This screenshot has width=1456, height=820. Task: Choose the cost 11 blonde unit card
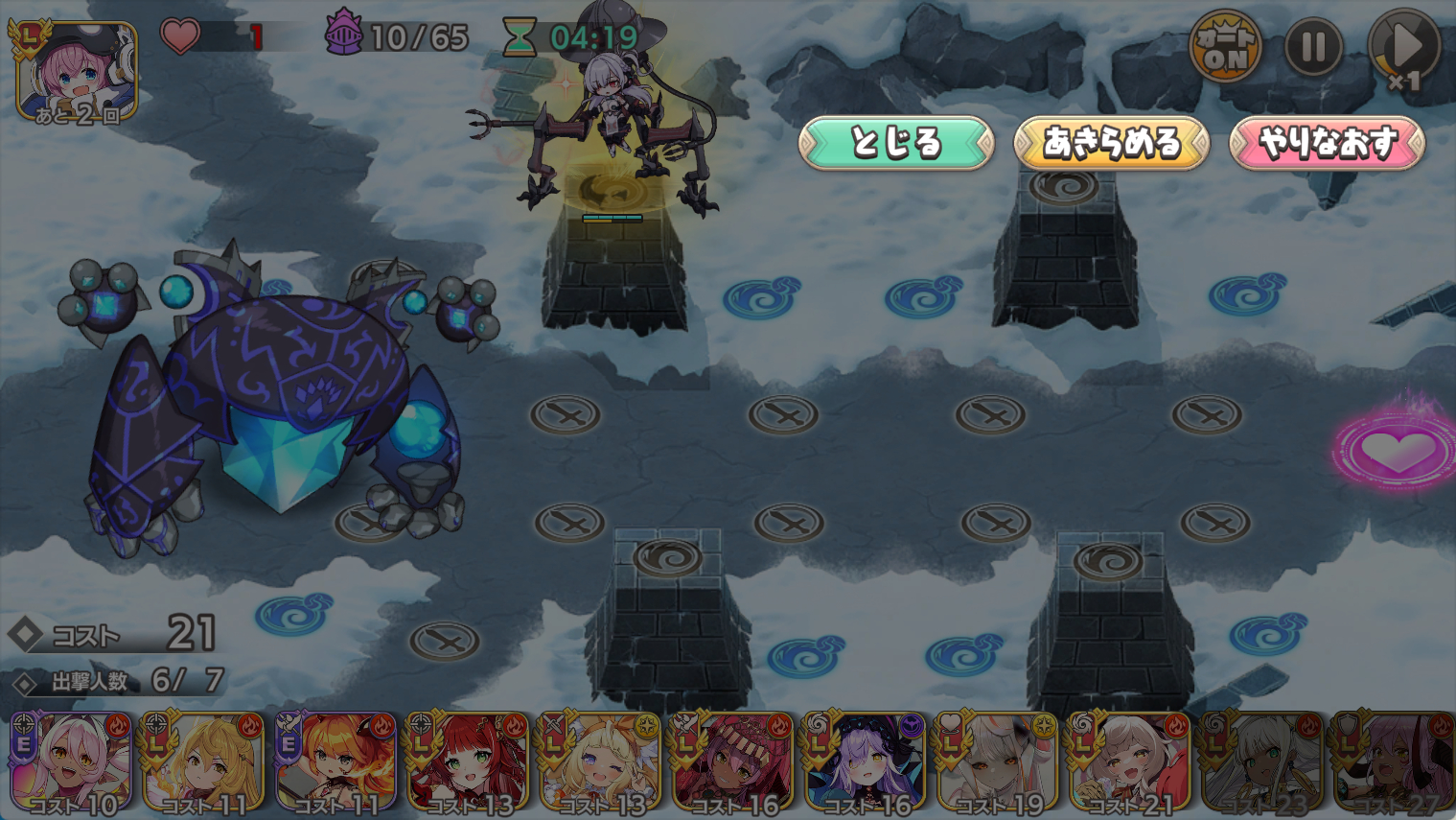click(x=203, y=764)
